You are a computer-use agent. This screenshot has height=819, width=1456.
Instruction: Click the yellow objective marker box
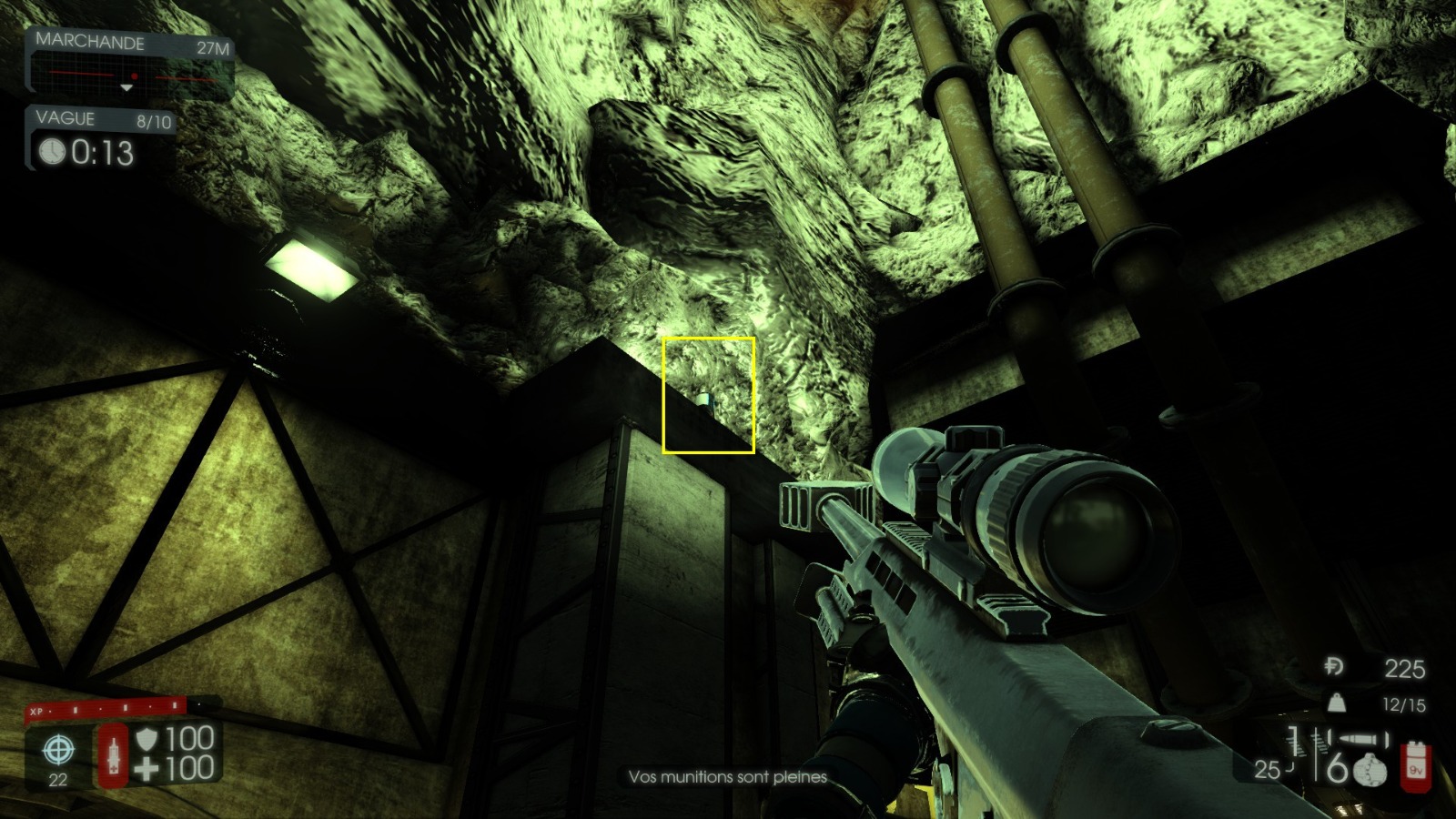[x=710, y=393]
